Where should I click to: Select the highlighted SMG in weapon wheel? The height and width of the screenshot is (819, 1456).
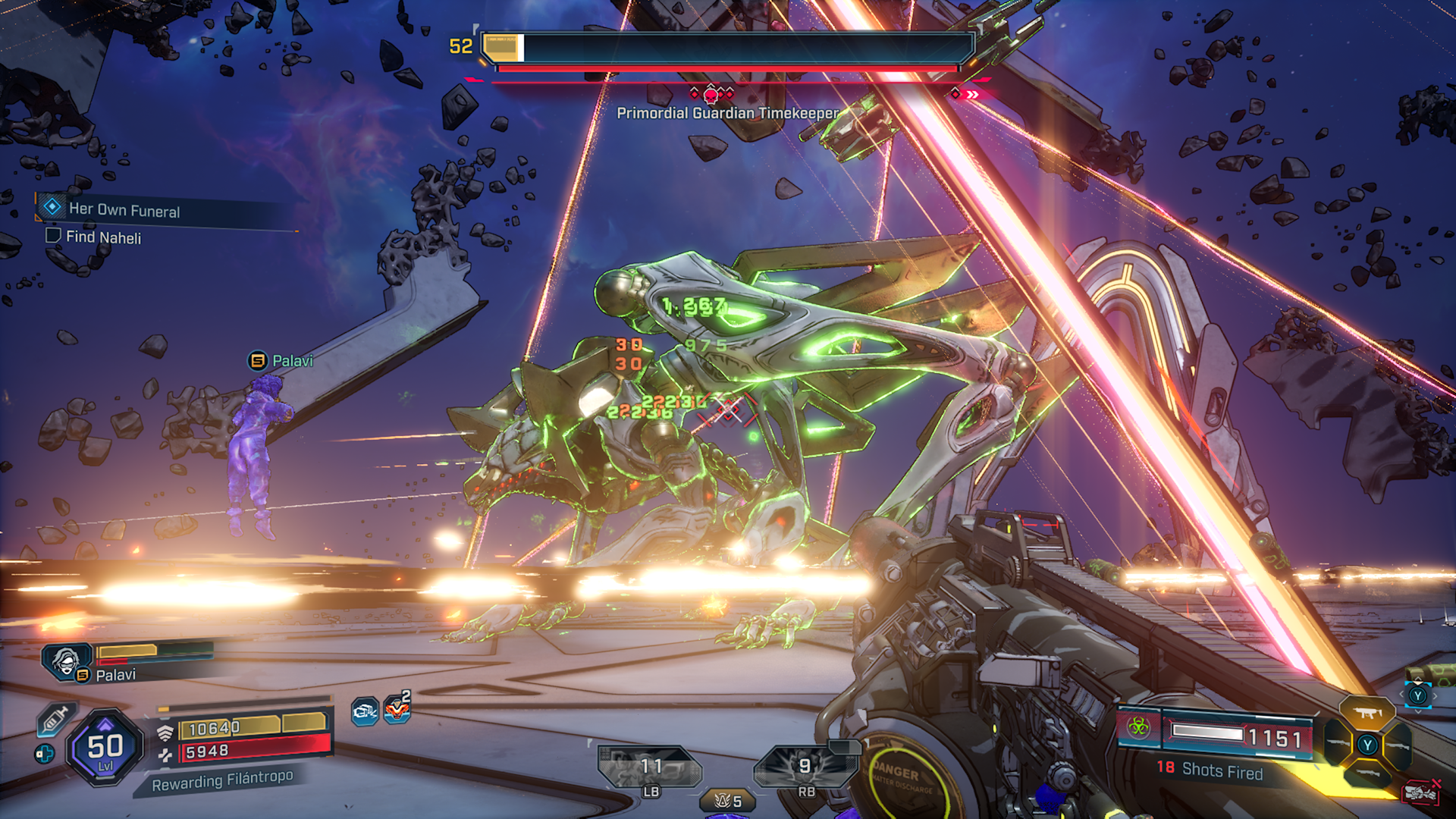coord(1367,714)
